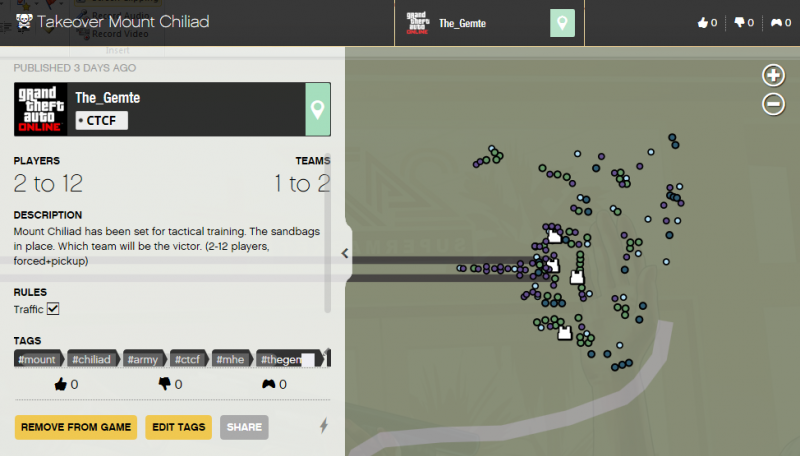The image size is (800, 456).
Task: Select the #mount tag
Action: click(37, 359)
